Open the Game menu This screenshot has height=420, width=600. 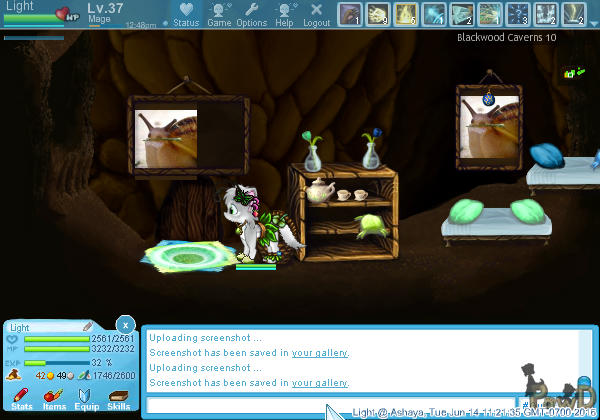point(219,14)
